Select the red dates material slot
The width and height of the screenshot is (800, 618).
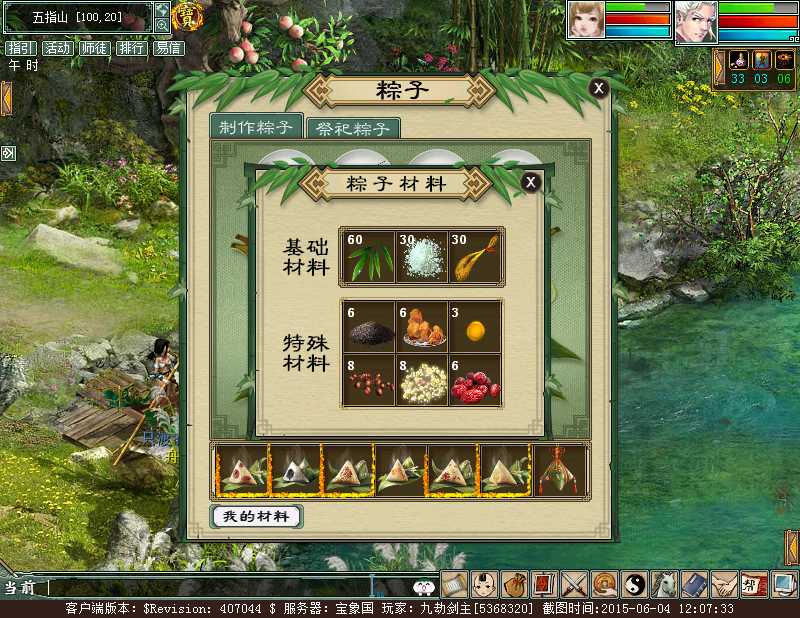pos(475,381)
